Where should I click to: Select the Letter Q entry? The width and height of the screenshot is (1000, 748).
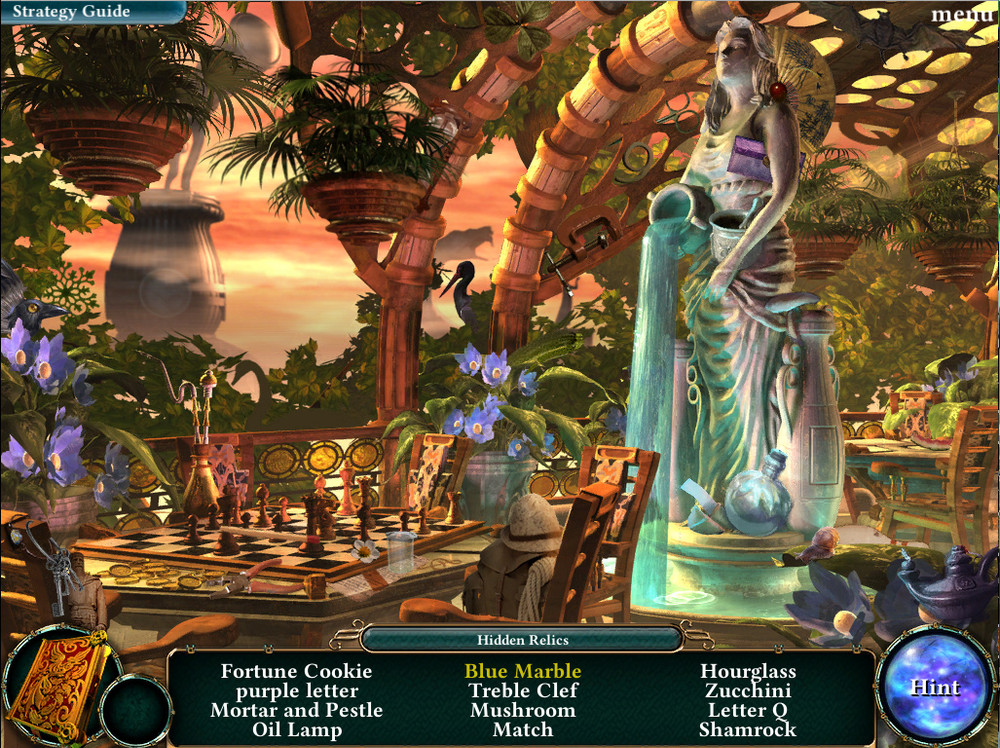[x=748, y=710]
